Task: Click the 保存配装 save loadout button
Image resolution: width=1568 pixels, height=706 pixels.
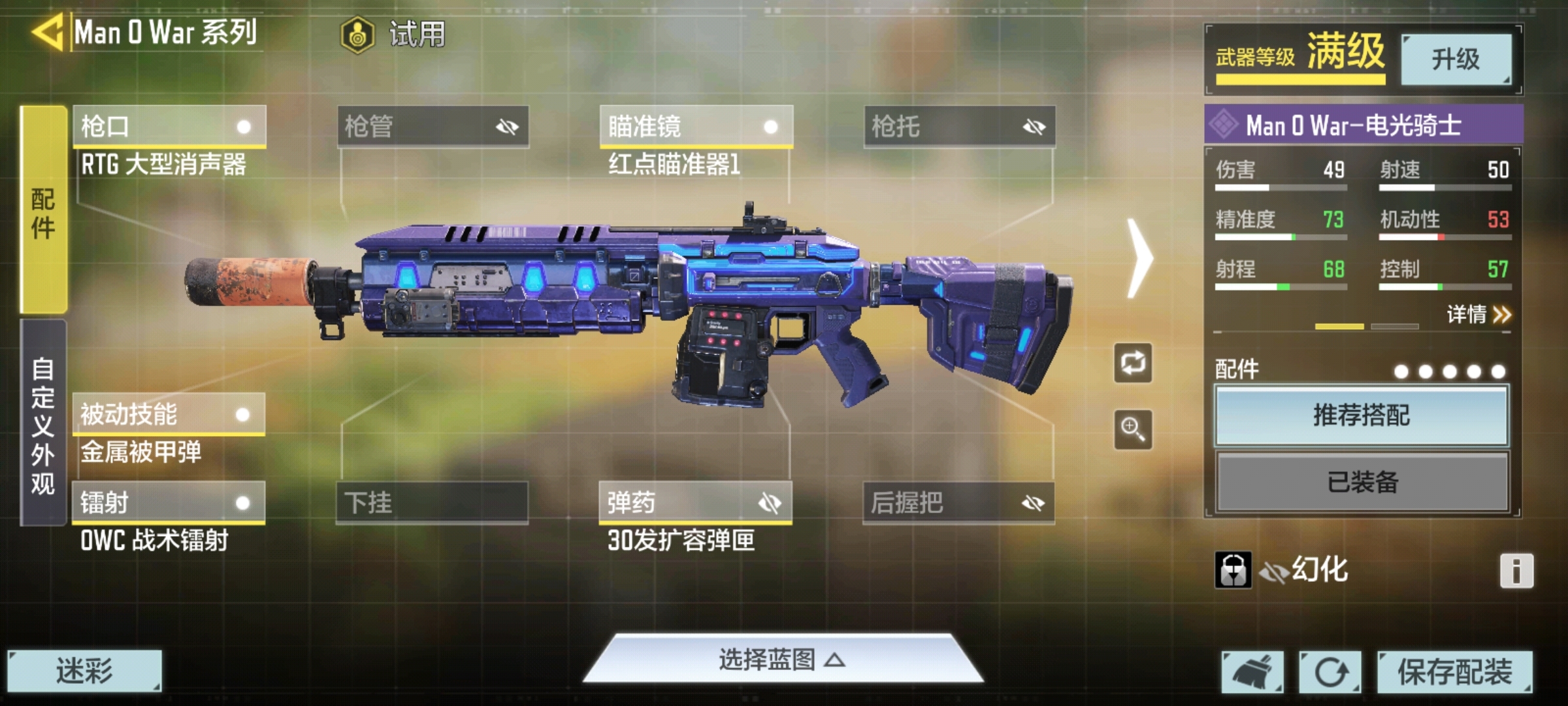Action: 1453,673
